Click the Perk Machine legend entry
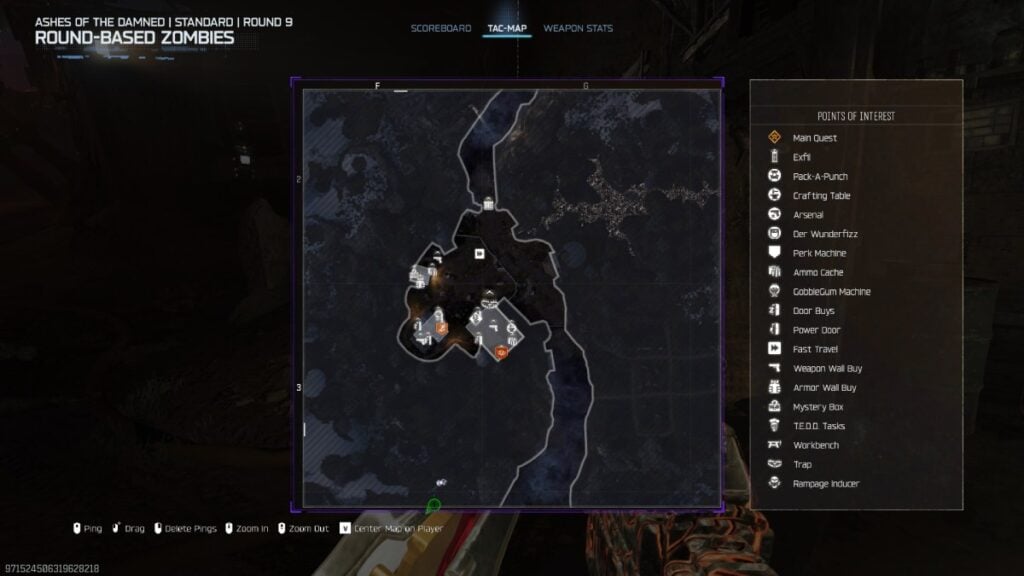 (x=818, y=253)
